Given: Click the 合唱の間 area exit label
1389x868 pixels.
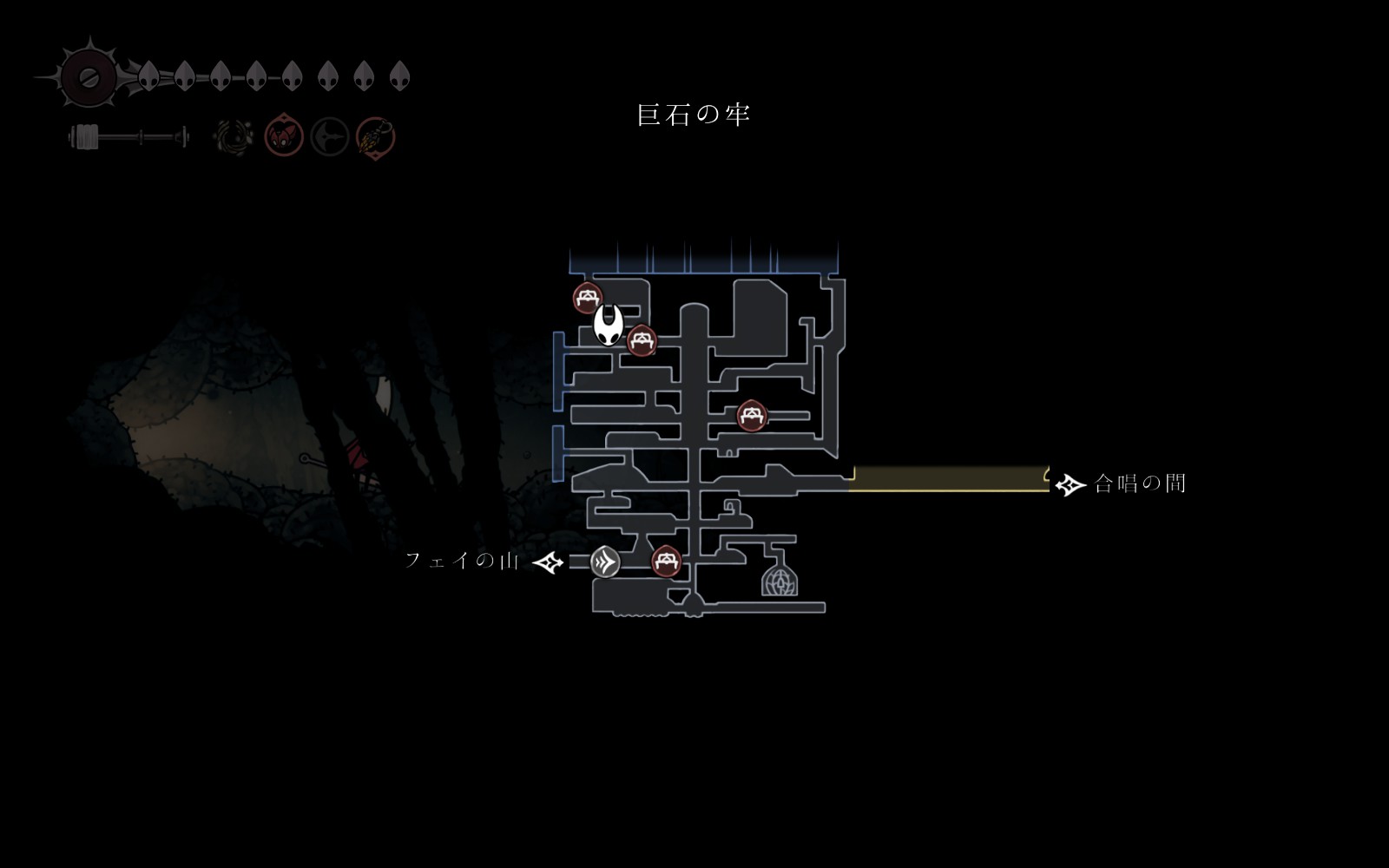Looking at the screenshot, I should point(1139,483).
